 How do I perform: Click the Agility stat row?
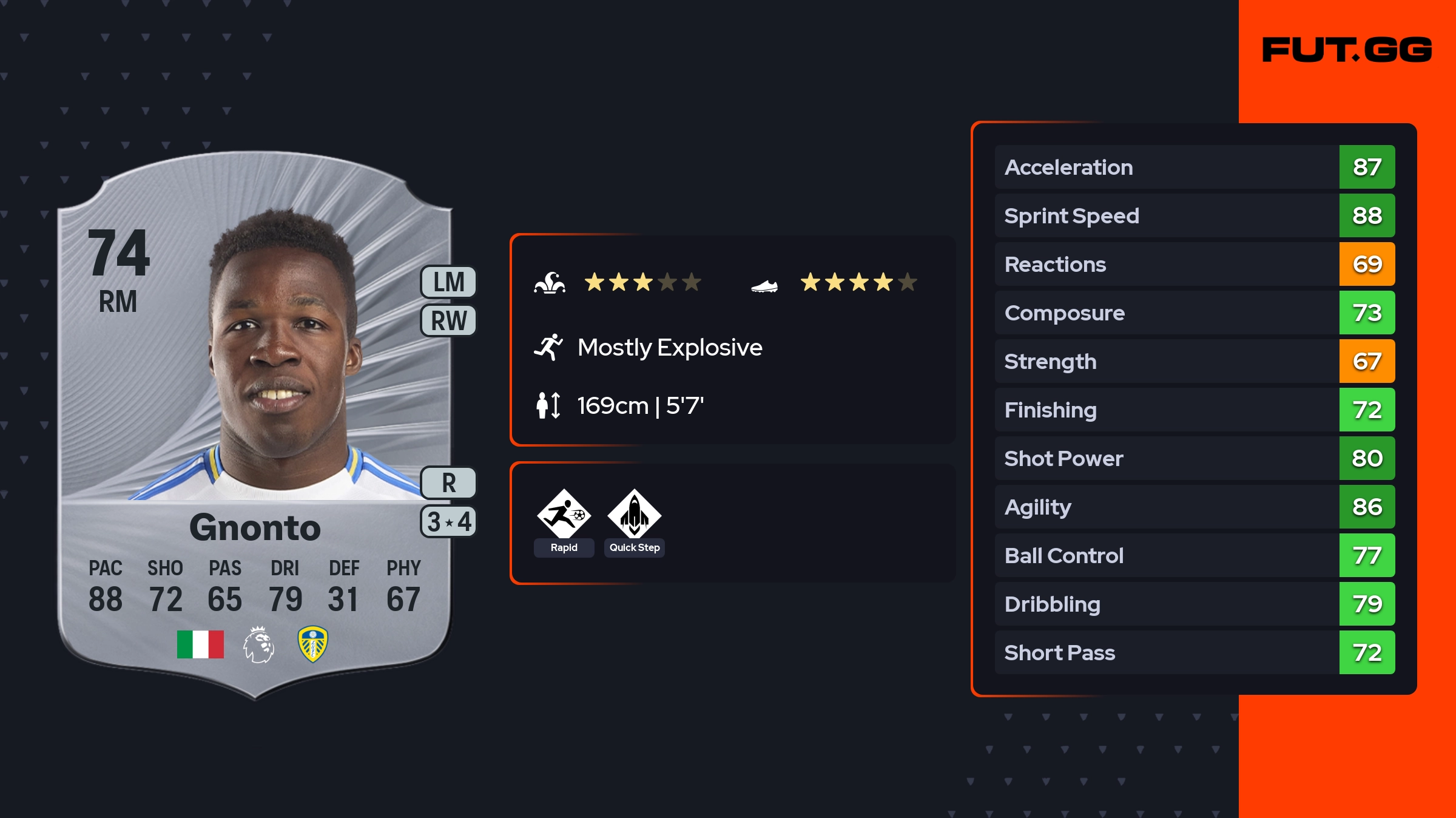coord(1194,507)
